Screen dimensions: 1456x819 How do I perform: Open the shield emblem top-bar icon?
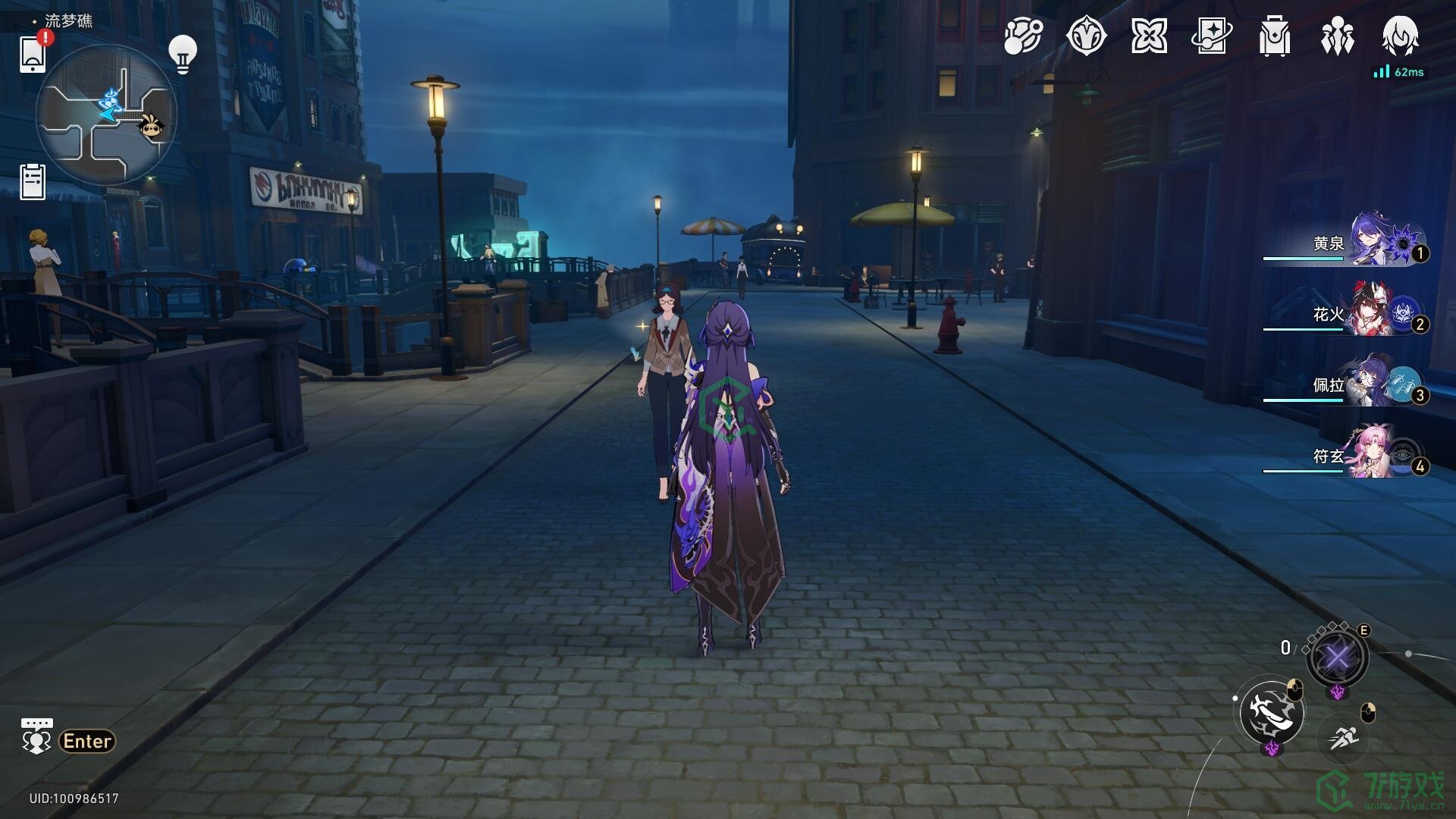1086,36
